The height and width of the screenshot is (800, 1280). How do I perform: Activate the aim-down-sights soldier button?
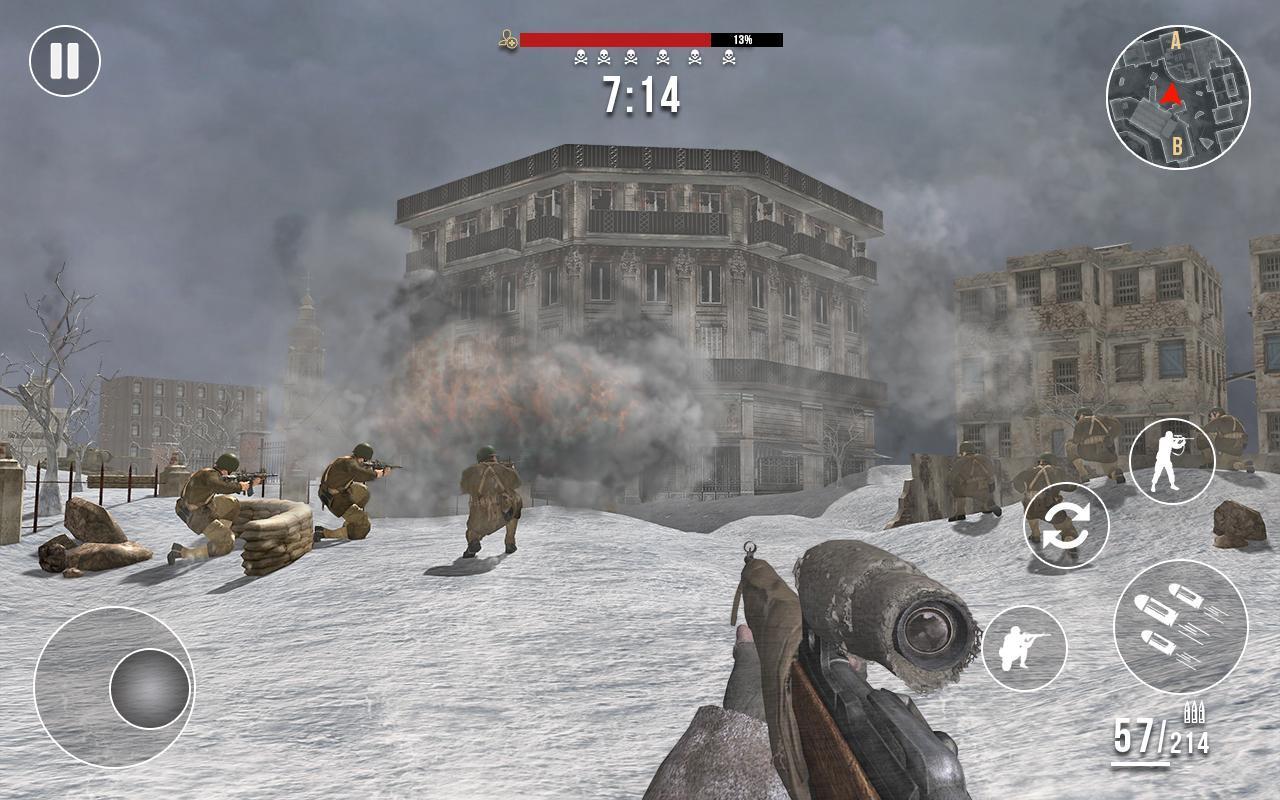1171,461
